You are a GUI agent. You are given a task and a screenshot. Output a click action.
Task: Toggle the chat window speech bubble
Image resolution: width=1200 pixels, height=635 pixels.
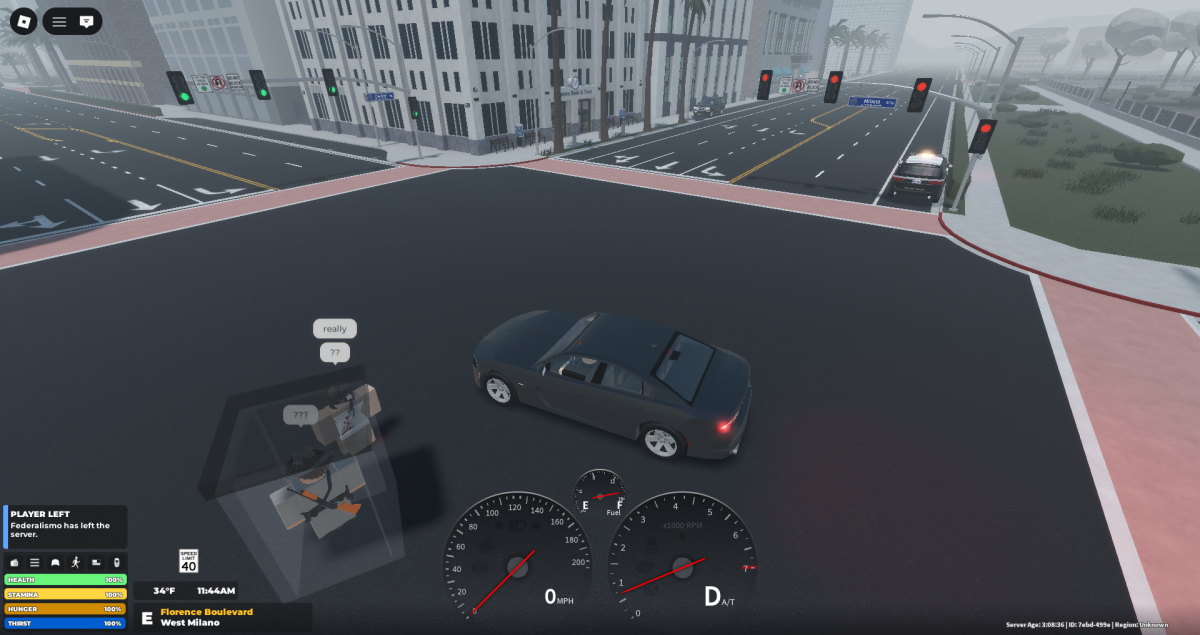[x=87, y=21]
